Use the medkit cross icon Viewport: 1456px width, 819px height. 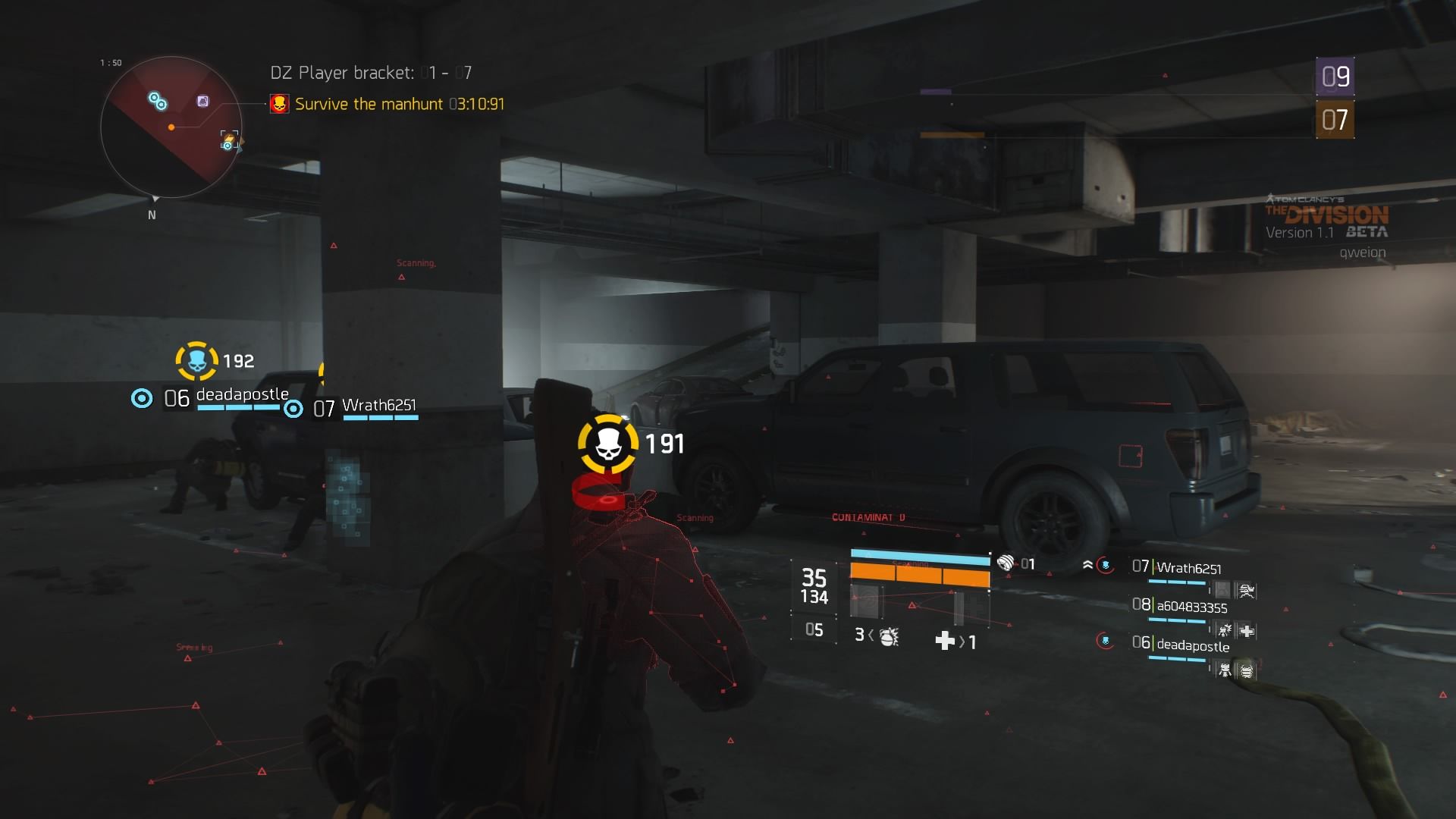945,641
